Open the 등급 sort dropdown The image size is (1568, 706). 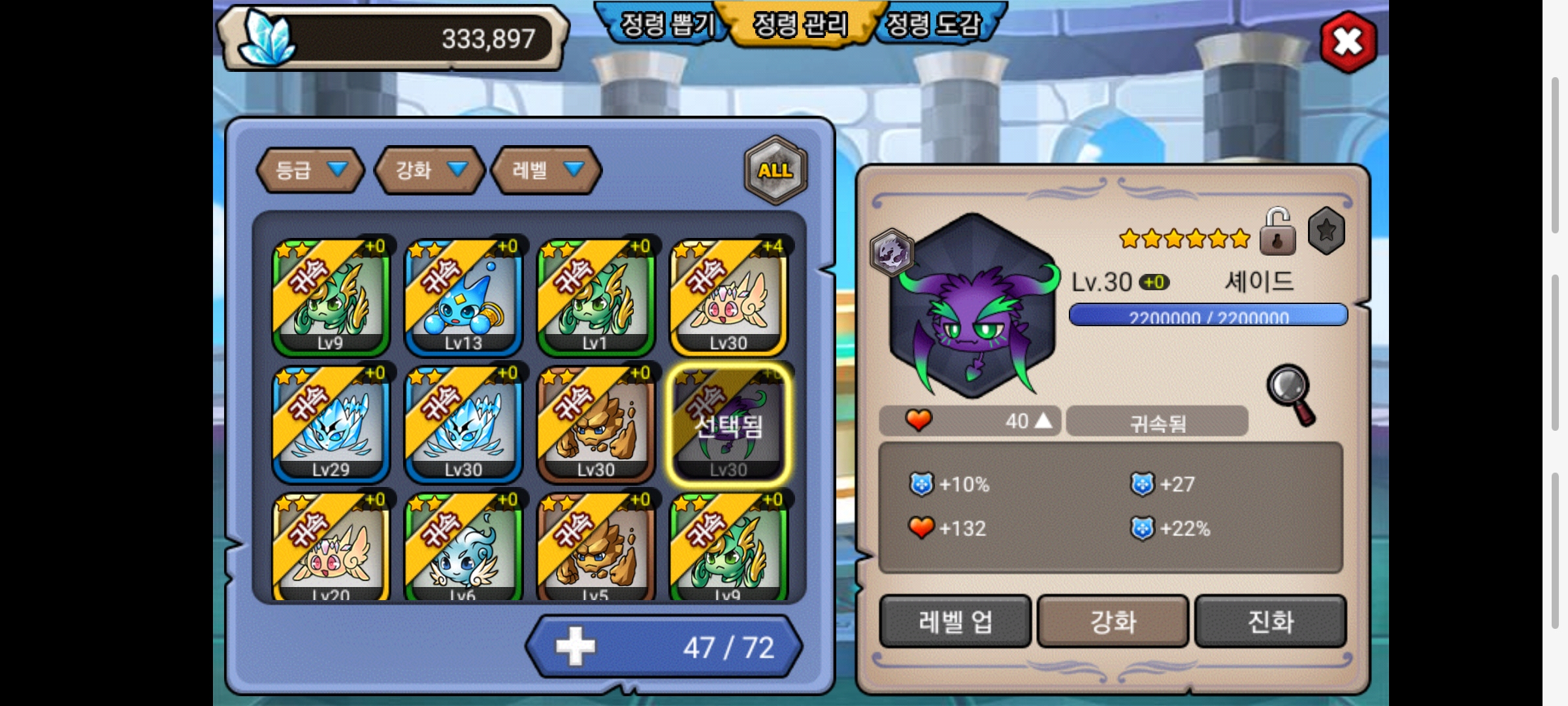tap(310, 171)
